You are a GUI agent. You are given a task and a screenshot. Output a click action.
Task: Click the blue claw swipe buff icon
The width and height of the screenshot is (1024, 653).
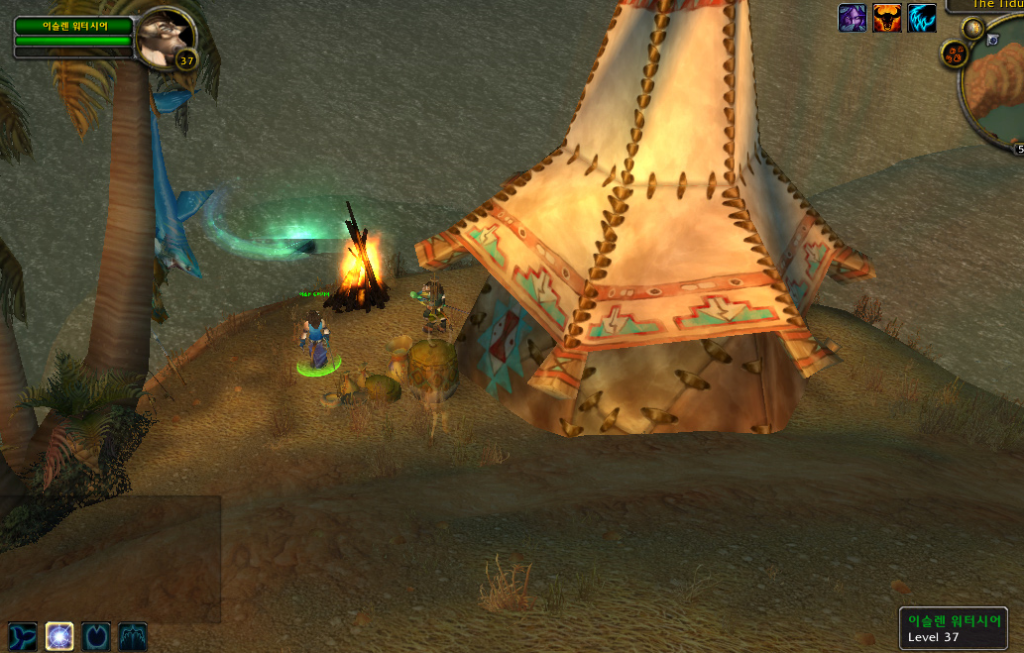coord(922,18)
